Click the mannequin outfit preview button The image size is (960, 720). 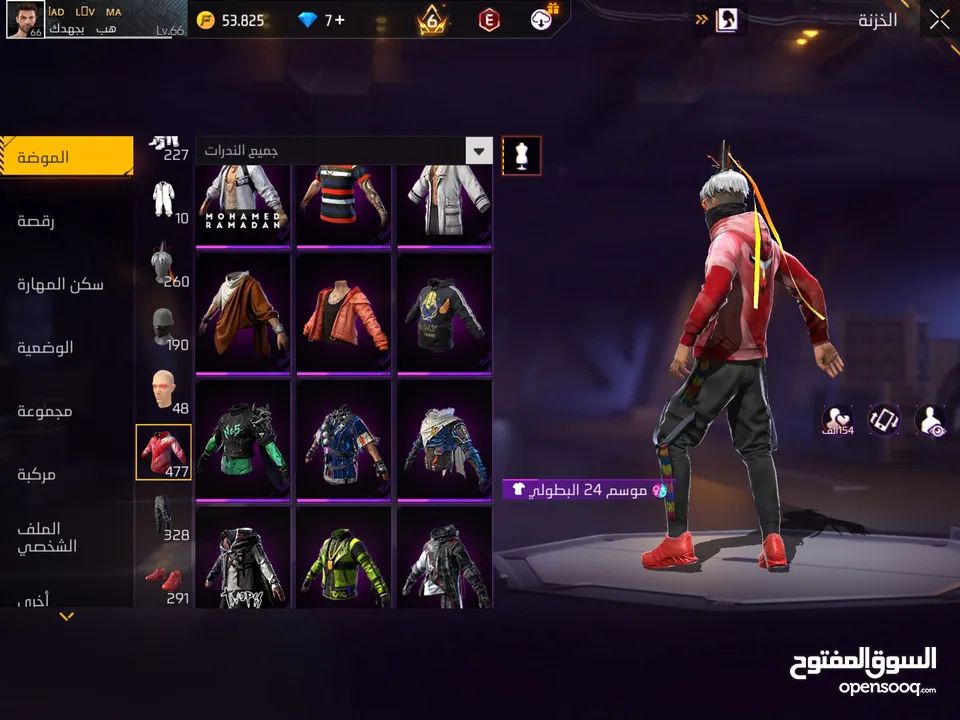point(521,155)
